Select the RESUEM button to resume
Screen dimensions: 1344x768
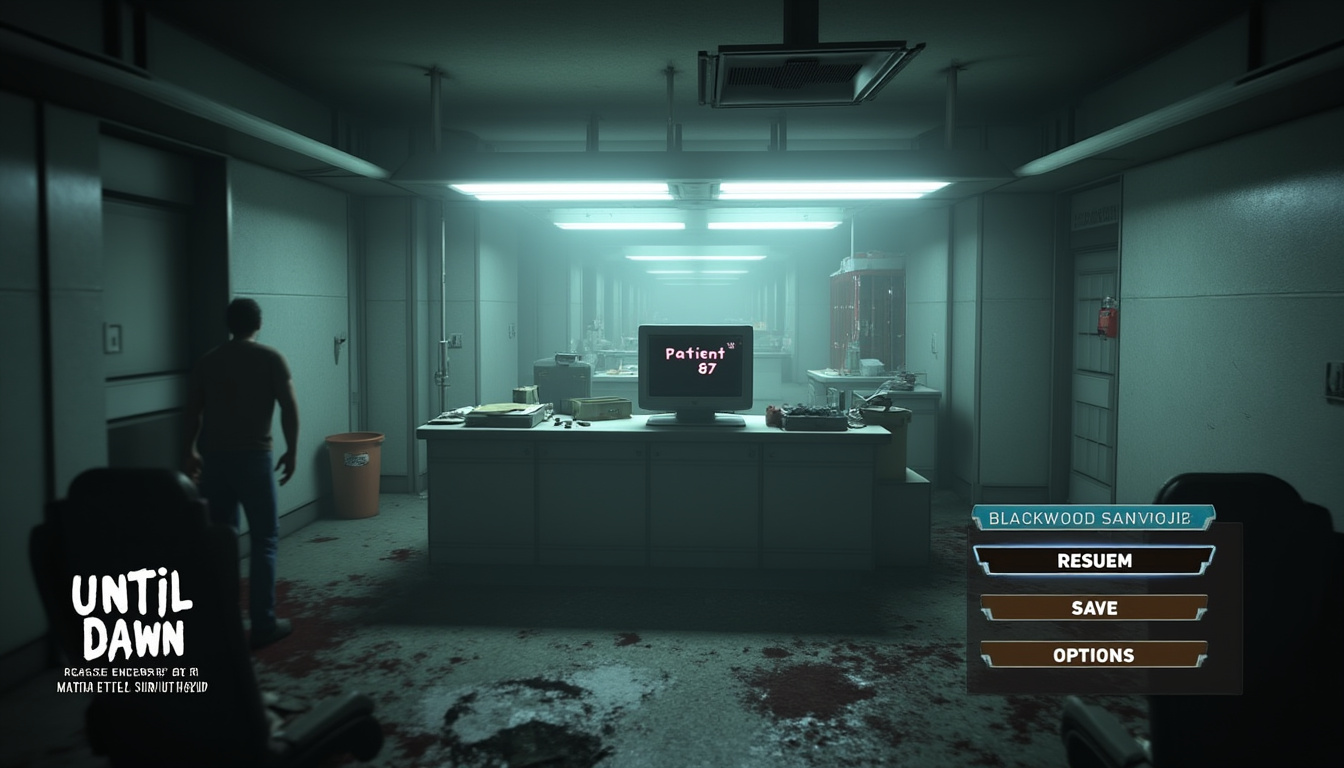pos(1094,561)
